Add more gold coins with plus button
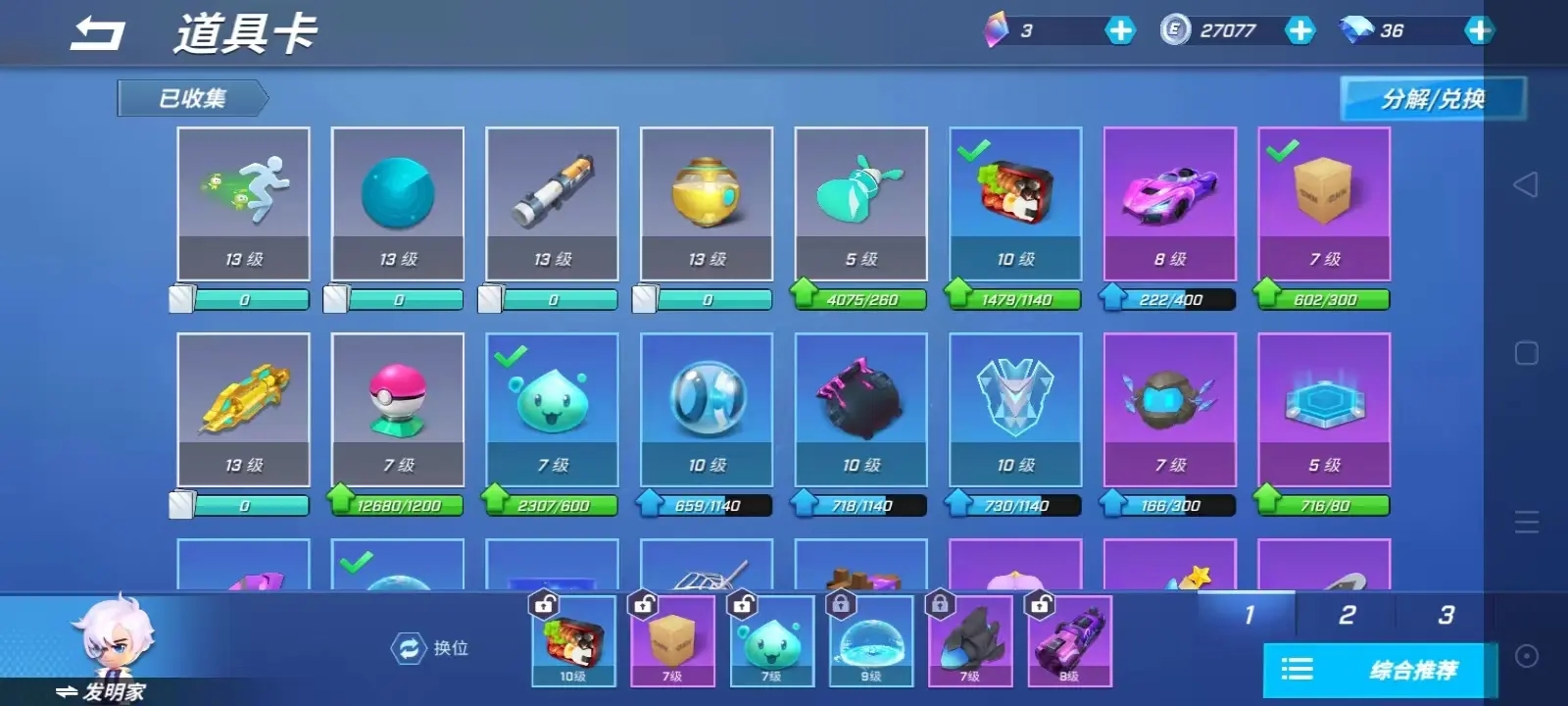Image resolution: width=1568 pixels, height=706 pixels. [x=1299, y=31]
